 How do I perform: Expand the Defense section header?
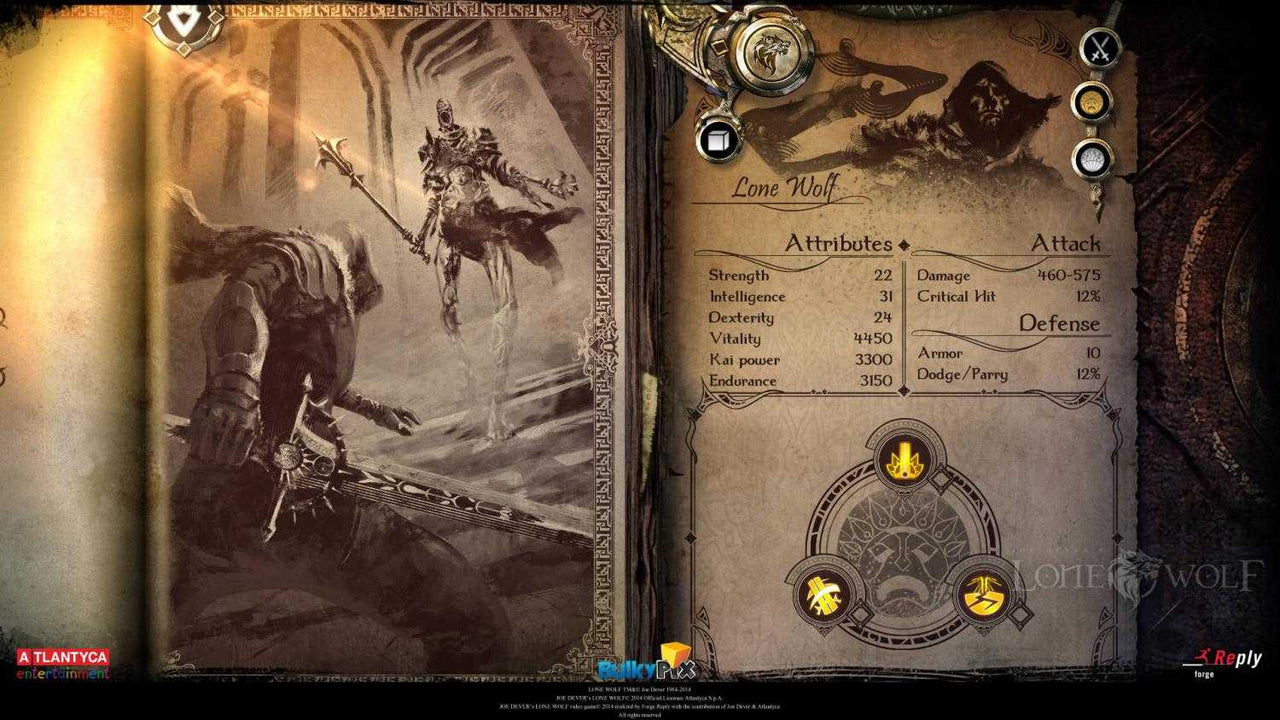(1059, 323)
